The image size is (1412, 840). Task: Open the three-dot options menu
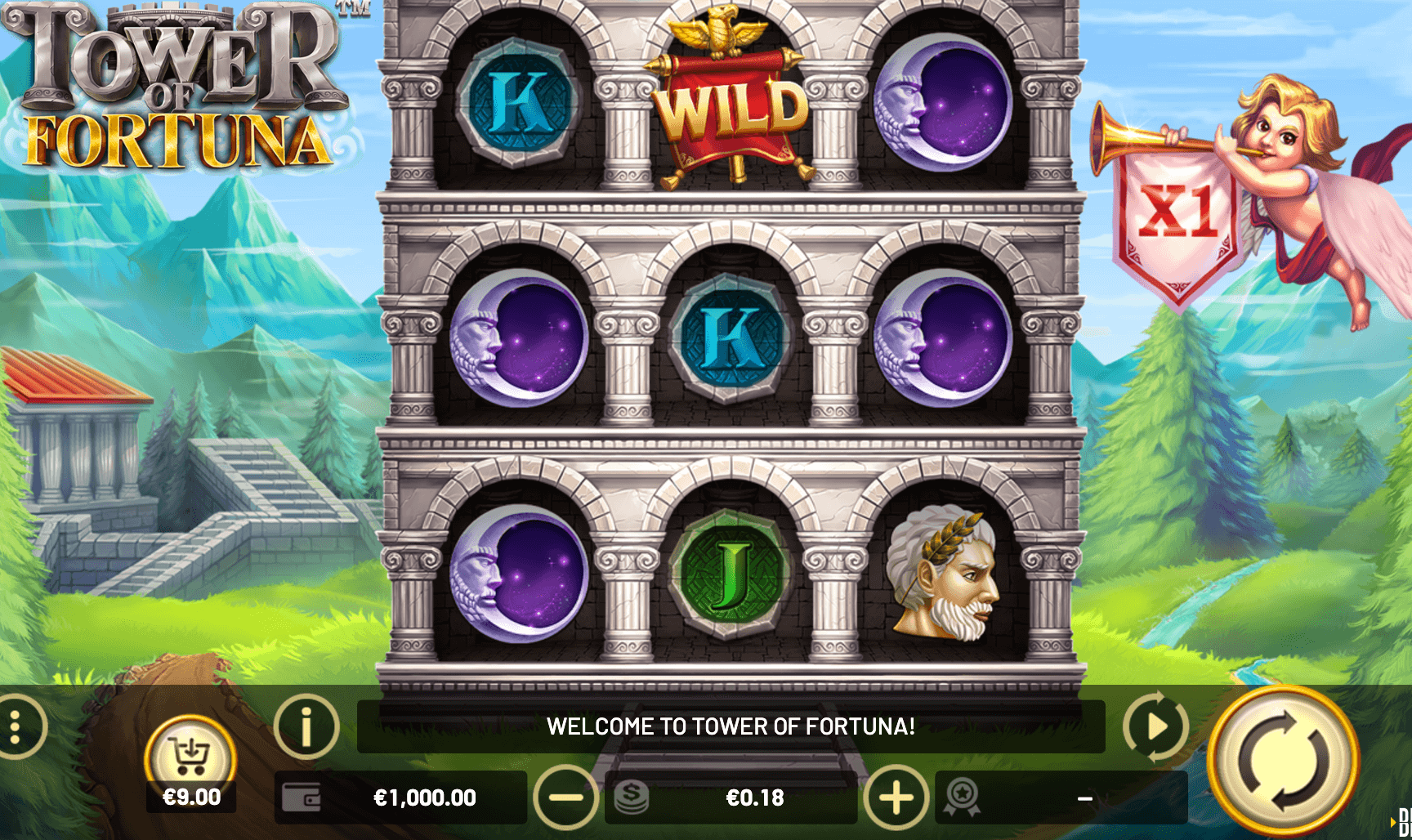pyautogui.click(x=16, y=726)
